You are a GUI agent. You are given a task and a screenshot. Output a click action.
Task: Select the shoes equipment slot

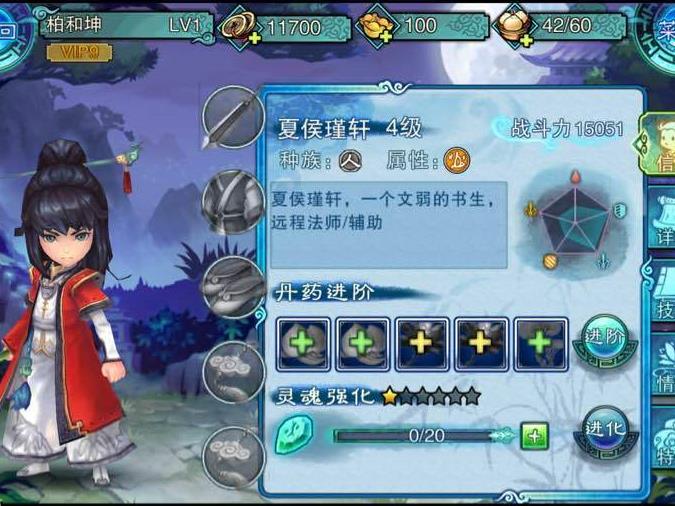[232, 286]
